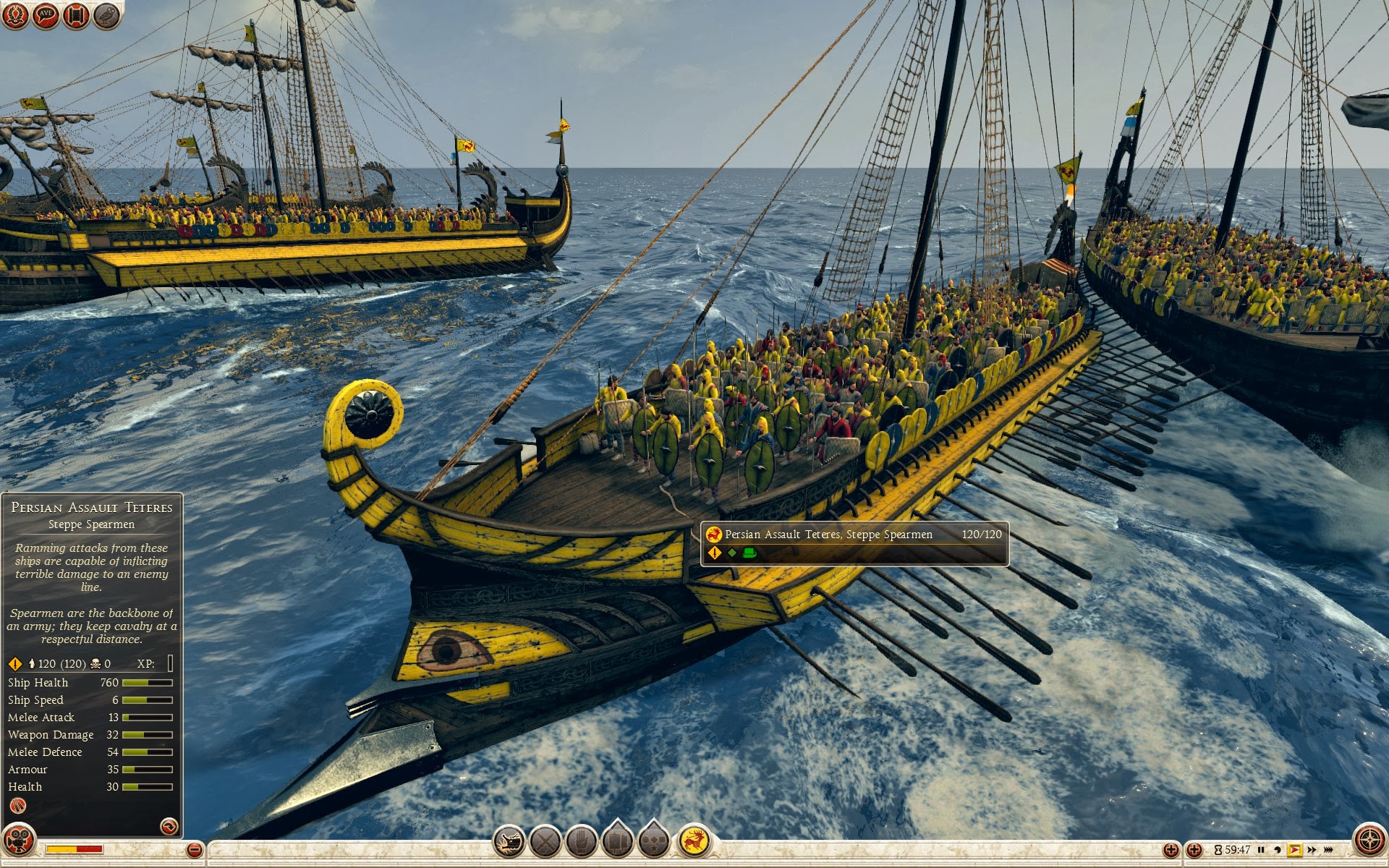Pause the battle
The width and height of the screenshot is (1389, 868).
[1261, 850]
